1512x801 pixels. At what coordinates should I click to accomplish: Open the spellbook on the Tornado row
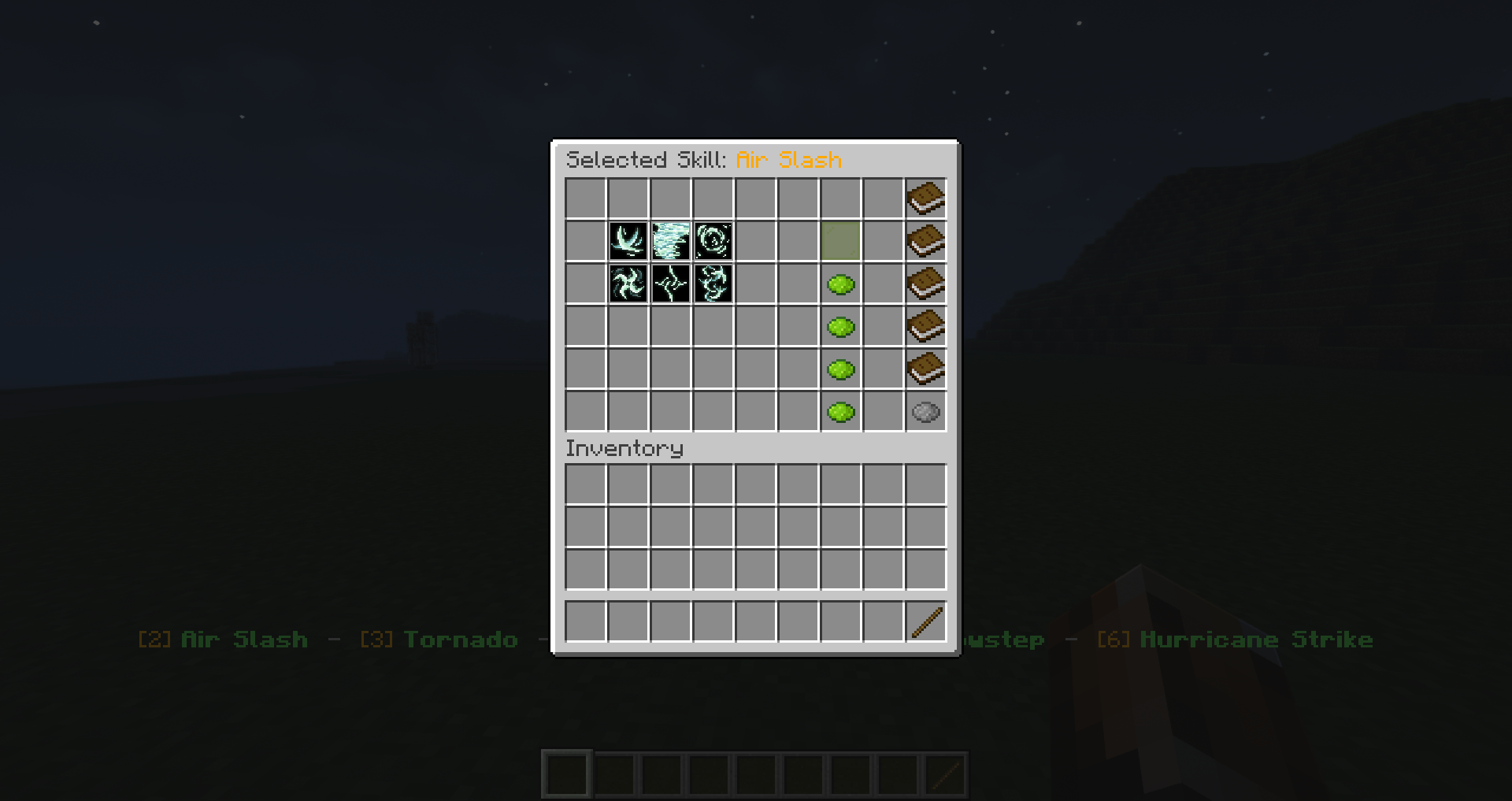[925, 242]
